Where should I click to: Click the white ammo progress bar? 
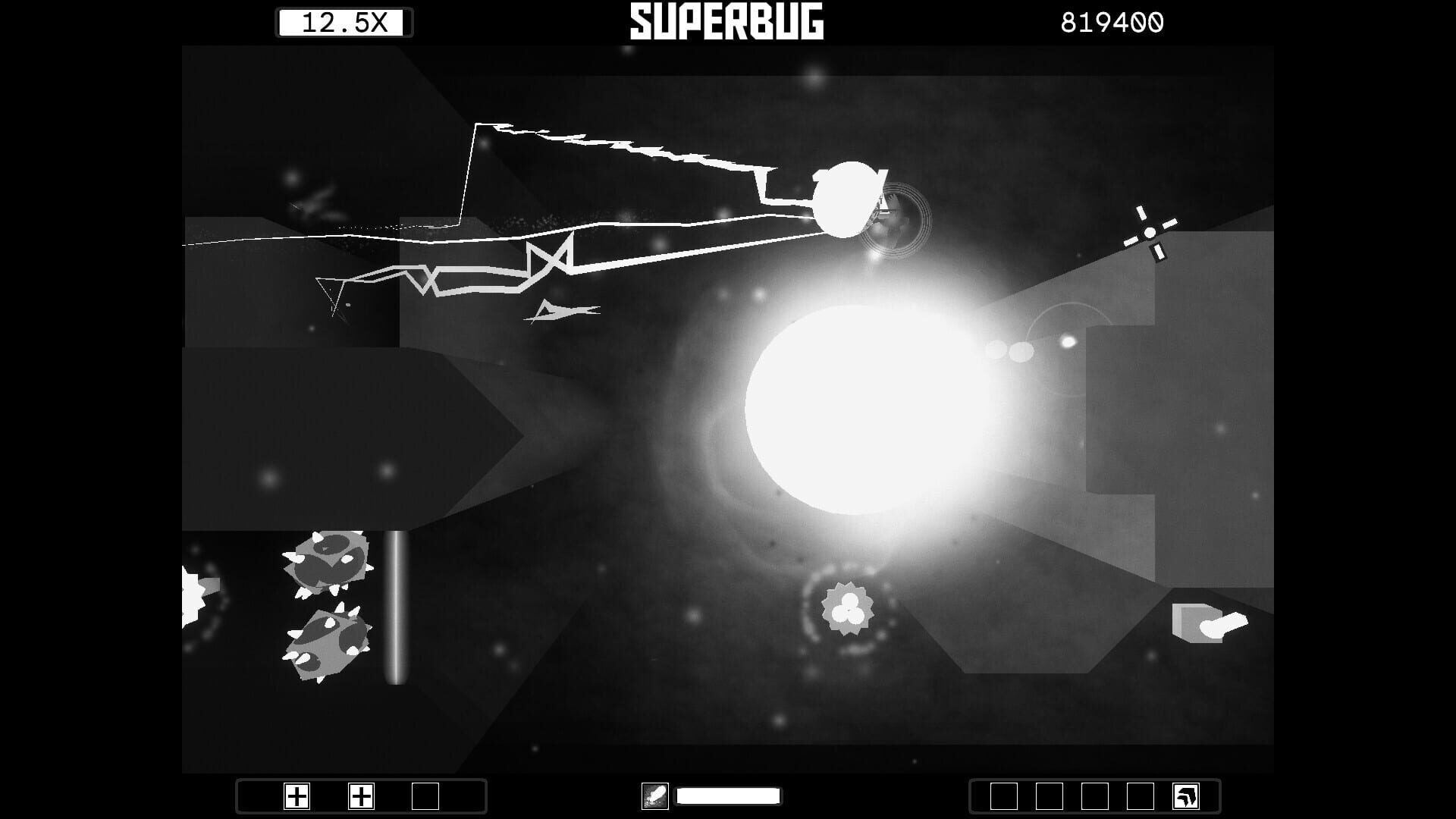pos(730,796)
